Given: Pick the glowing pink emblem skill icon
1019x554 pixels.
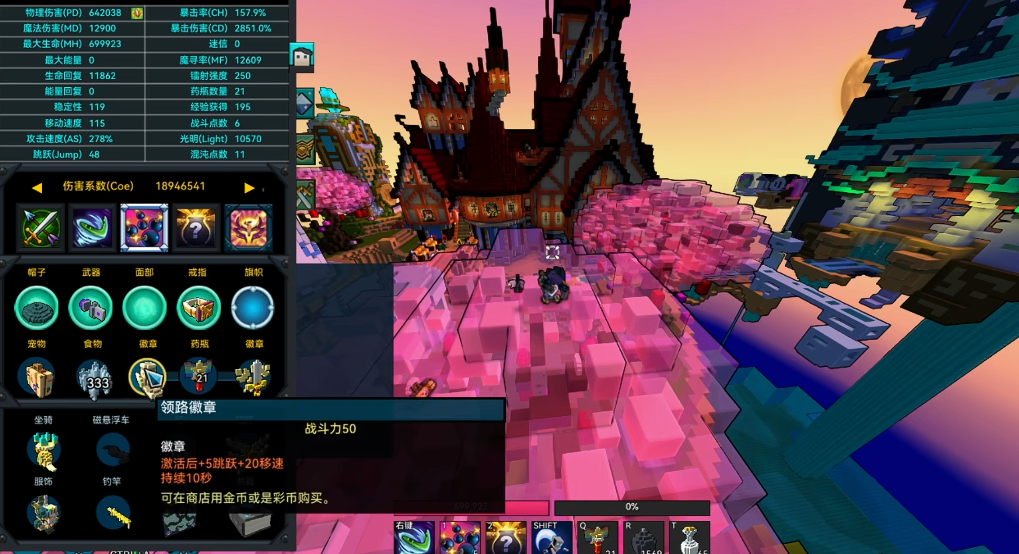Looking at the screenshot, I should tap(248, 228).
